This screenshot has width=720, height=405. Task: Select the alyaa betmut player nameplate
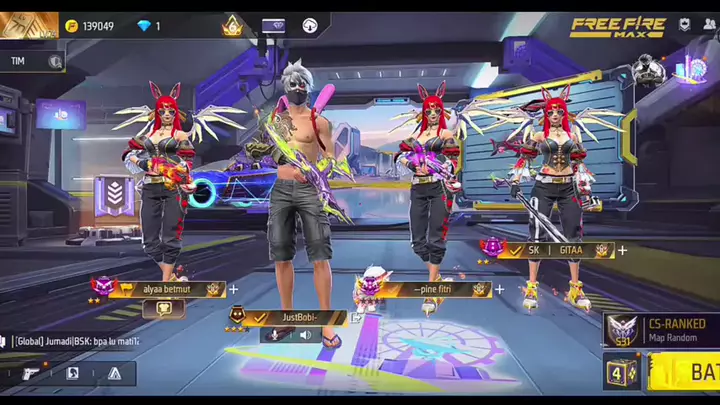(167, 289)
